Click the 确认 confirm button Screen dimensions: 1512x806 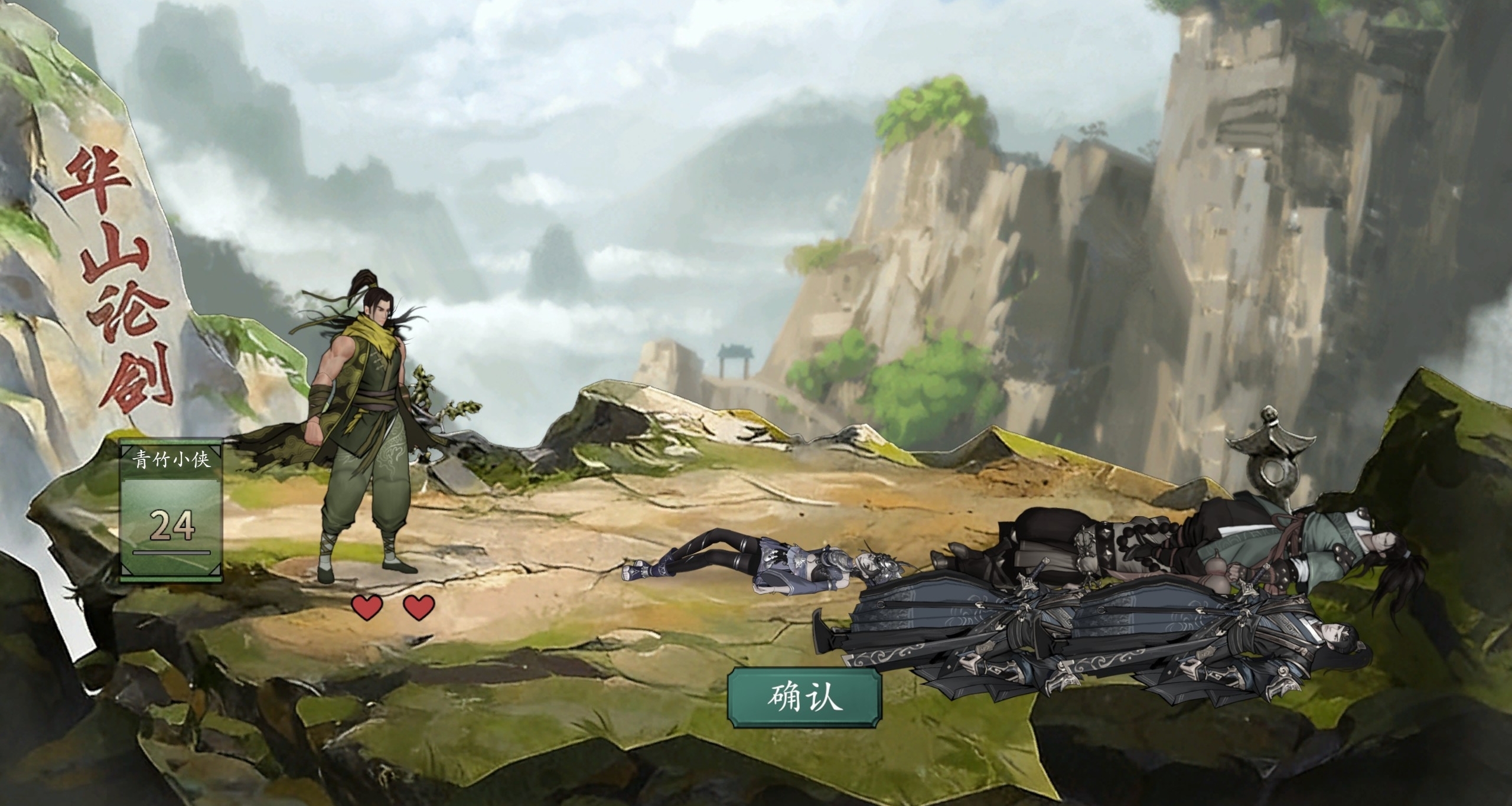point(804,698)
